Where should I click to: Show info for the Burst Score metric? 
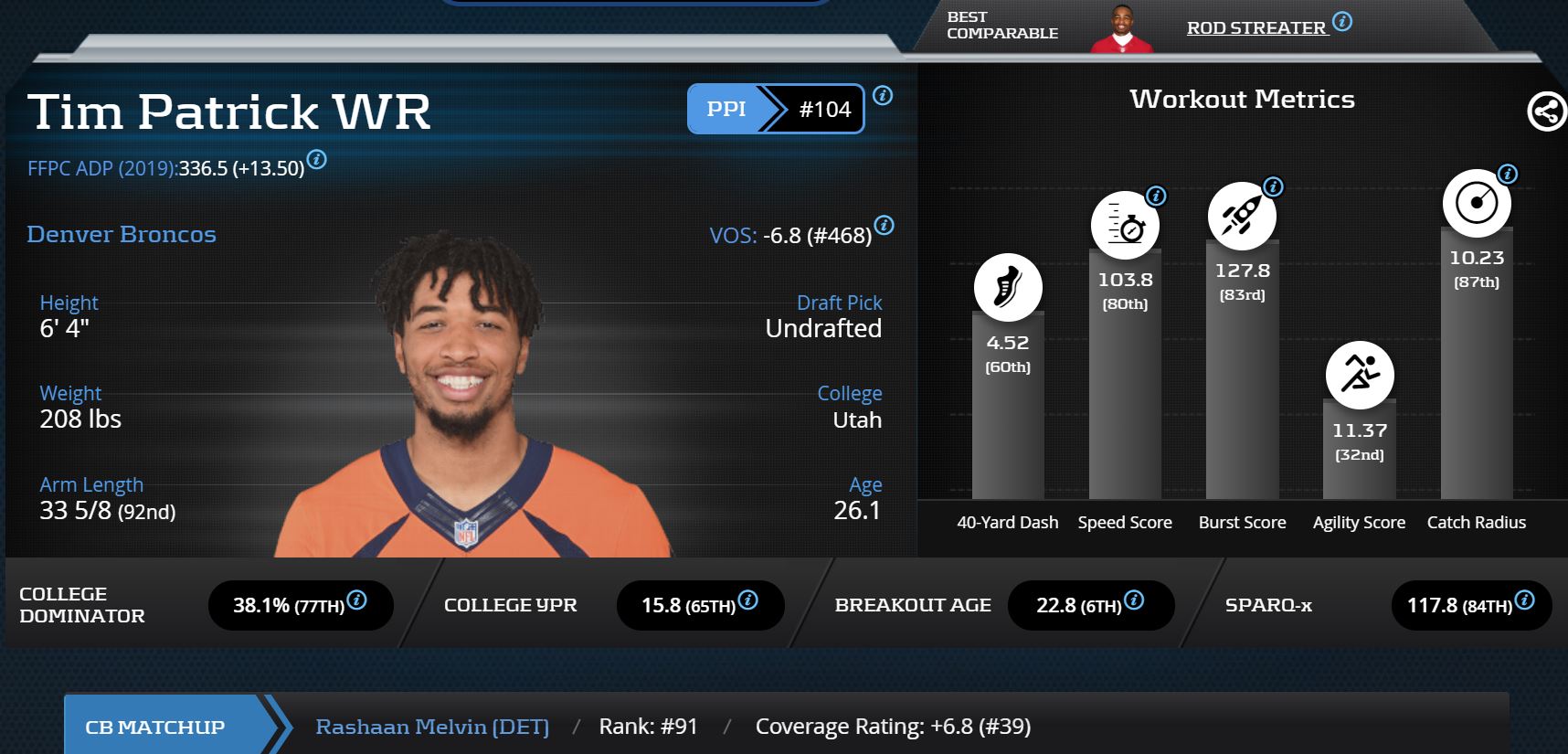[x=1273, y=187]
